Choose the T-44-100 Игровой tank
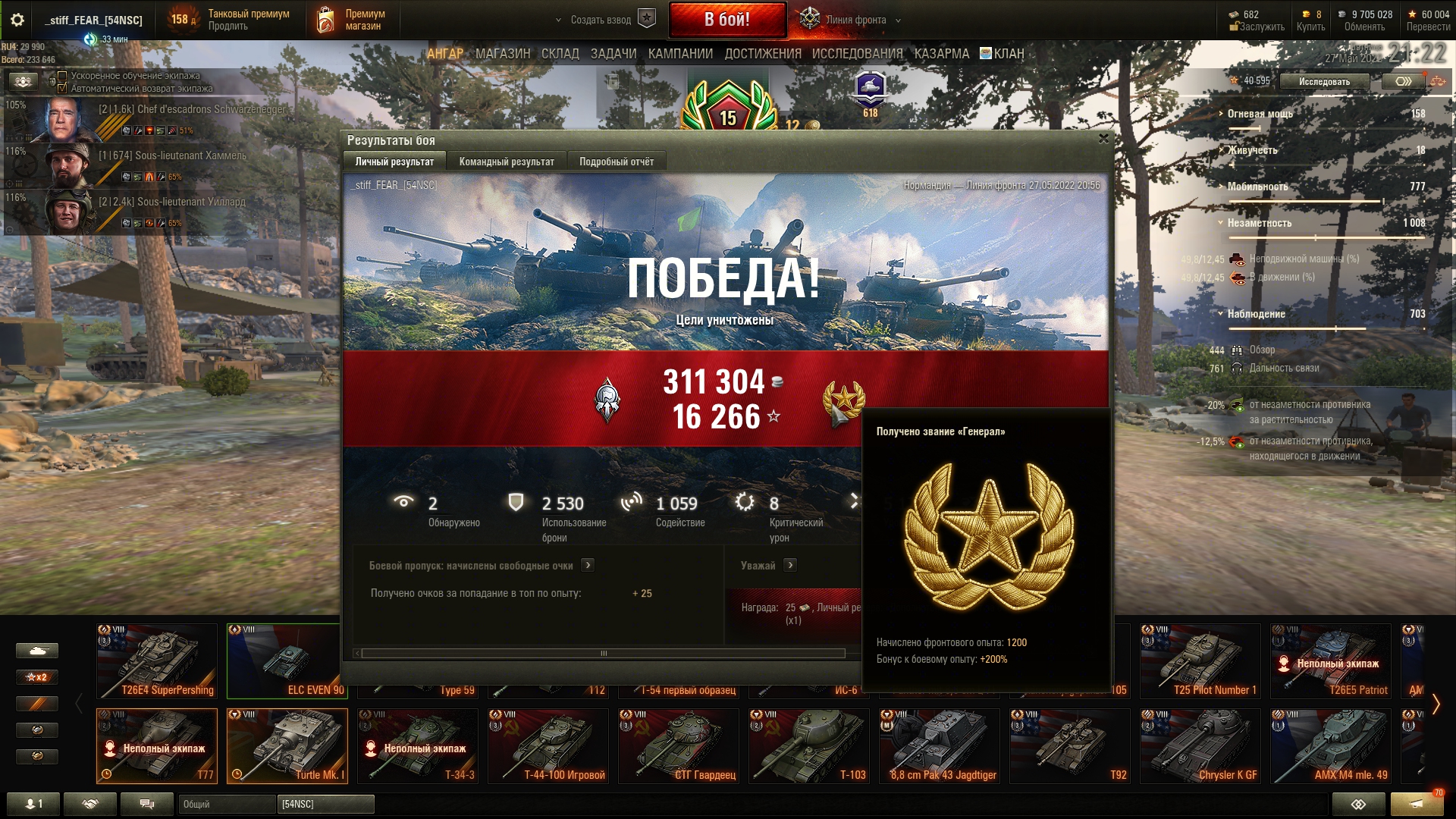The width and height of the screenshot is (1456, 819). tap(548, 745)
